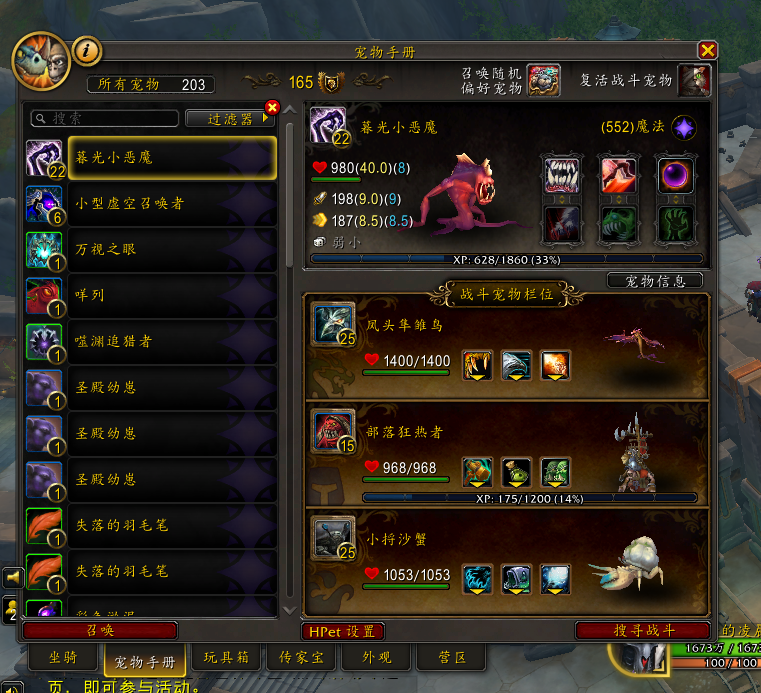Click the 召唤随机偏好宠物 random pet icon
The height and width of the screenshot is (693, 761).
point(544,80)
